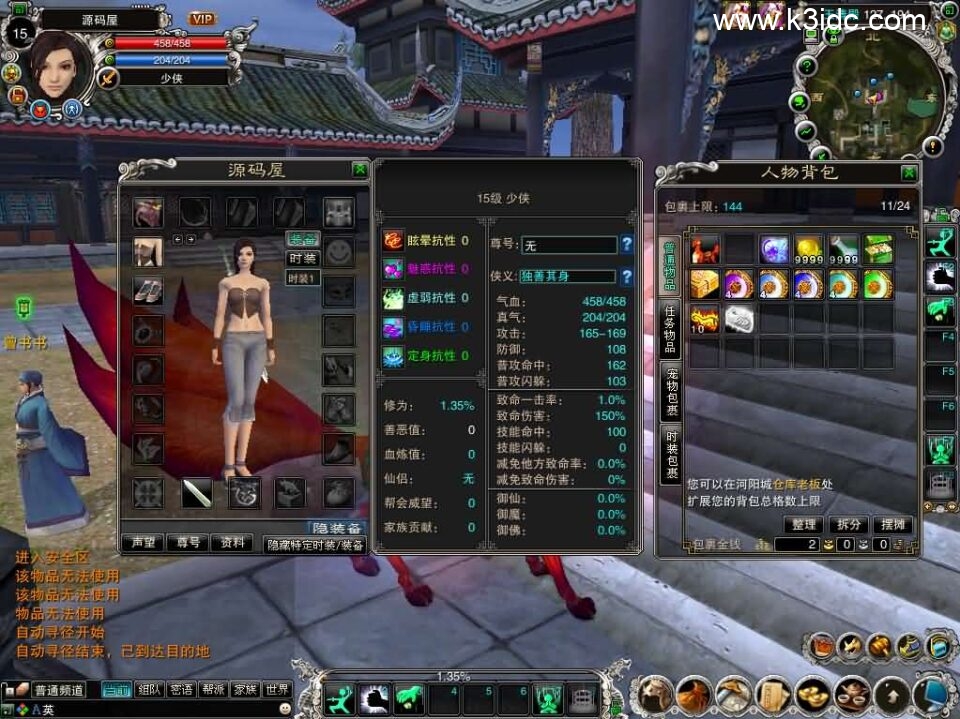The image size is (960, 719).
Task: Switch to the 时装 costume view
Action: click(x=302, y=258)
